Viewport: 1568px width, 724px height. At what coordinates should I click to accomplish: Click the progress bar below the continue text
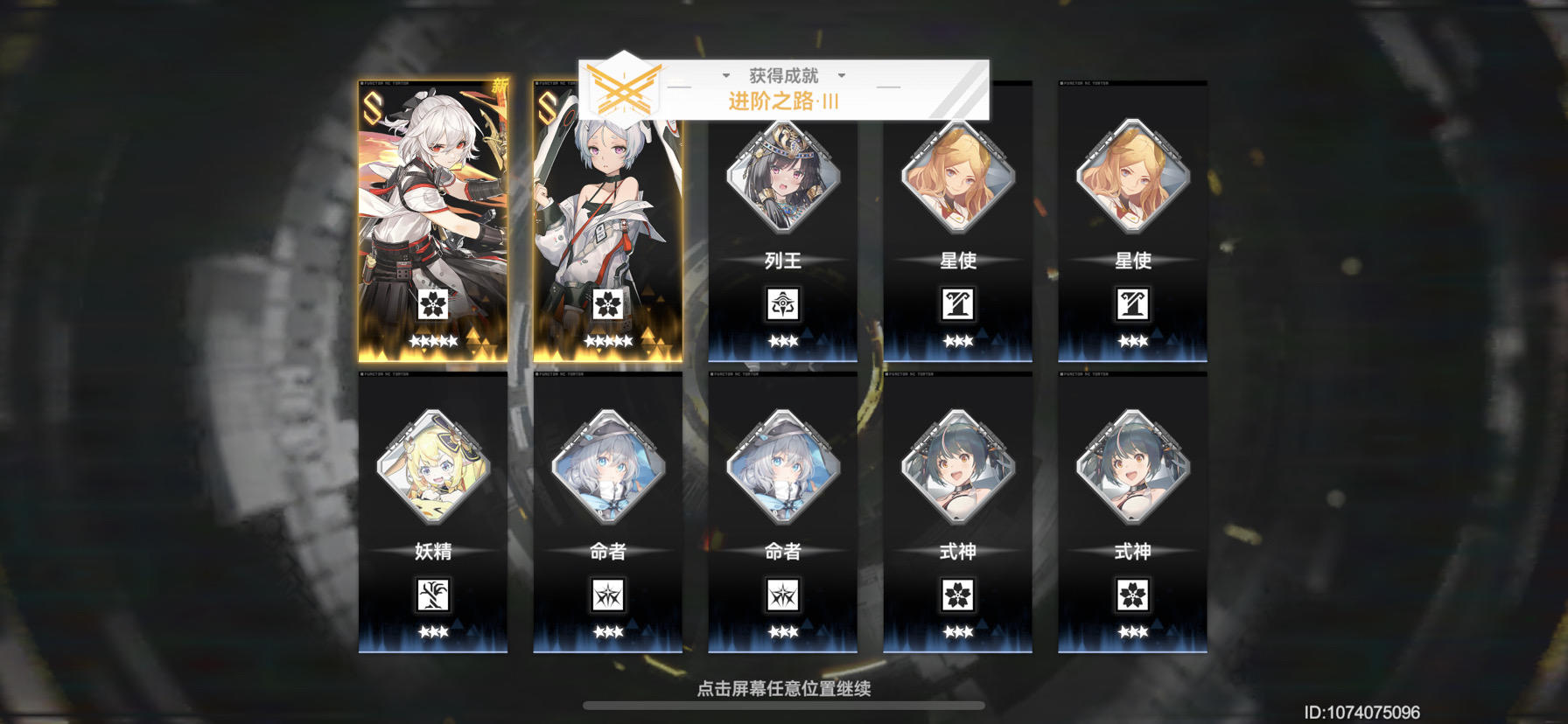tap(784, 707)
